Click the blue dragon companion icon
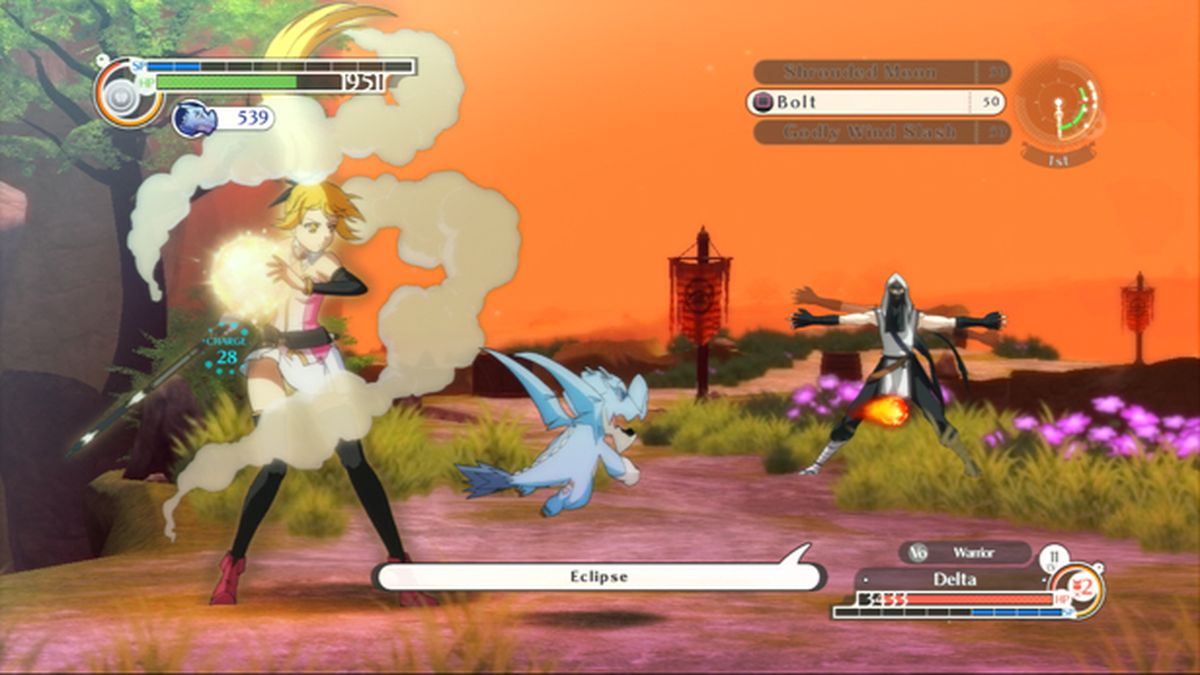This screenshot has height=675, width=1200. point(194,119)
